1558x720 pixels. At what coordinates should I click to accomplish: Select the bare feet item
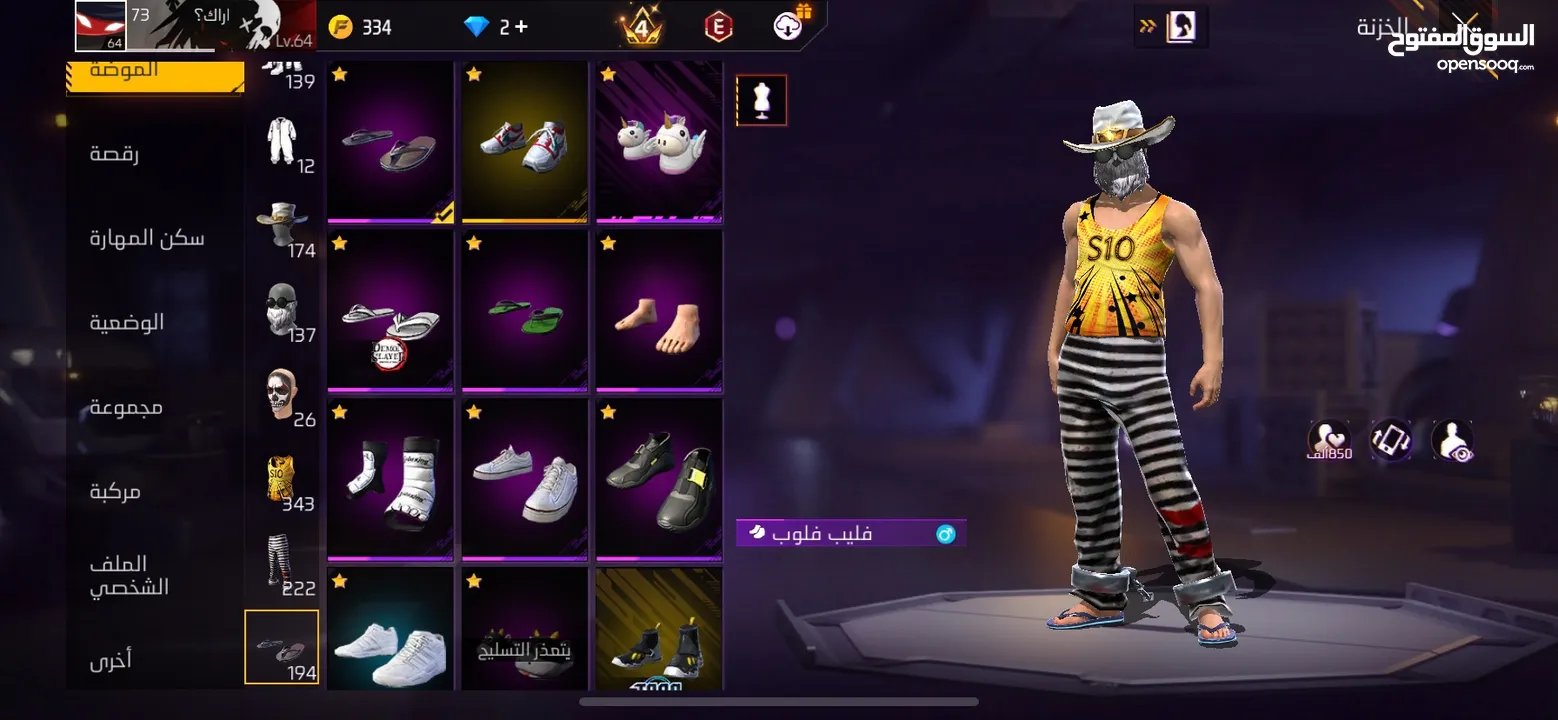coord(659,311)
